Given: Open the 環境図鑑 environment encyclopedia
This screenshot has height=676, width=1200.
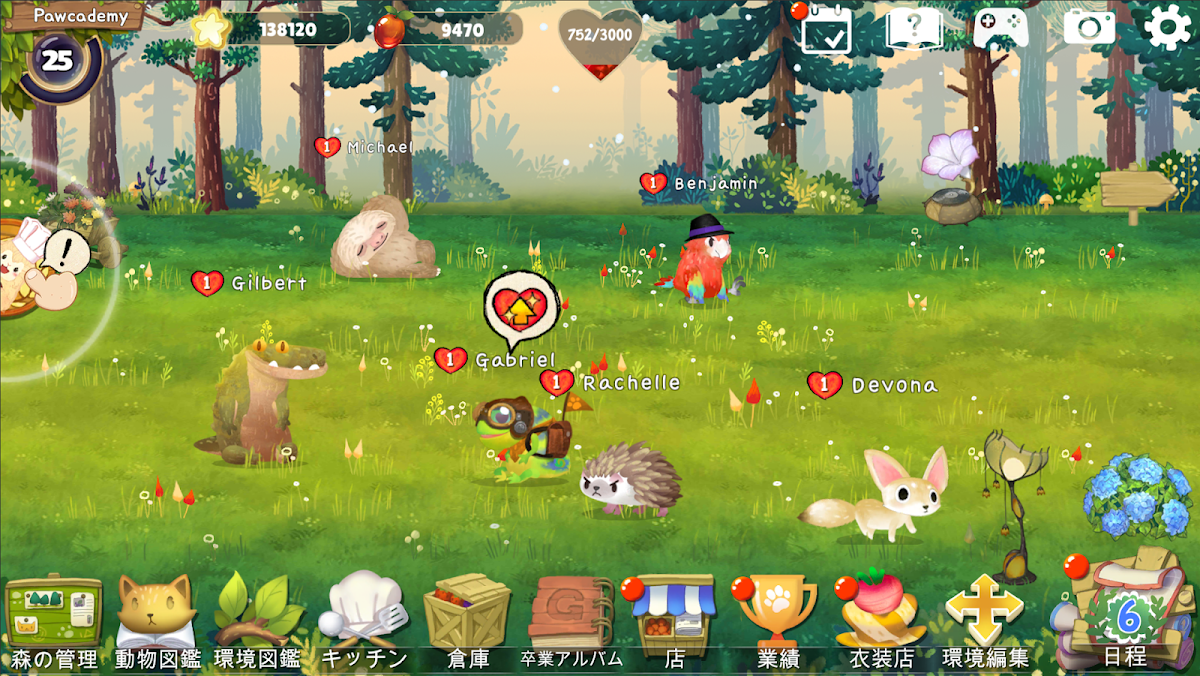Looking at the screenshot, I should (257, 615).
